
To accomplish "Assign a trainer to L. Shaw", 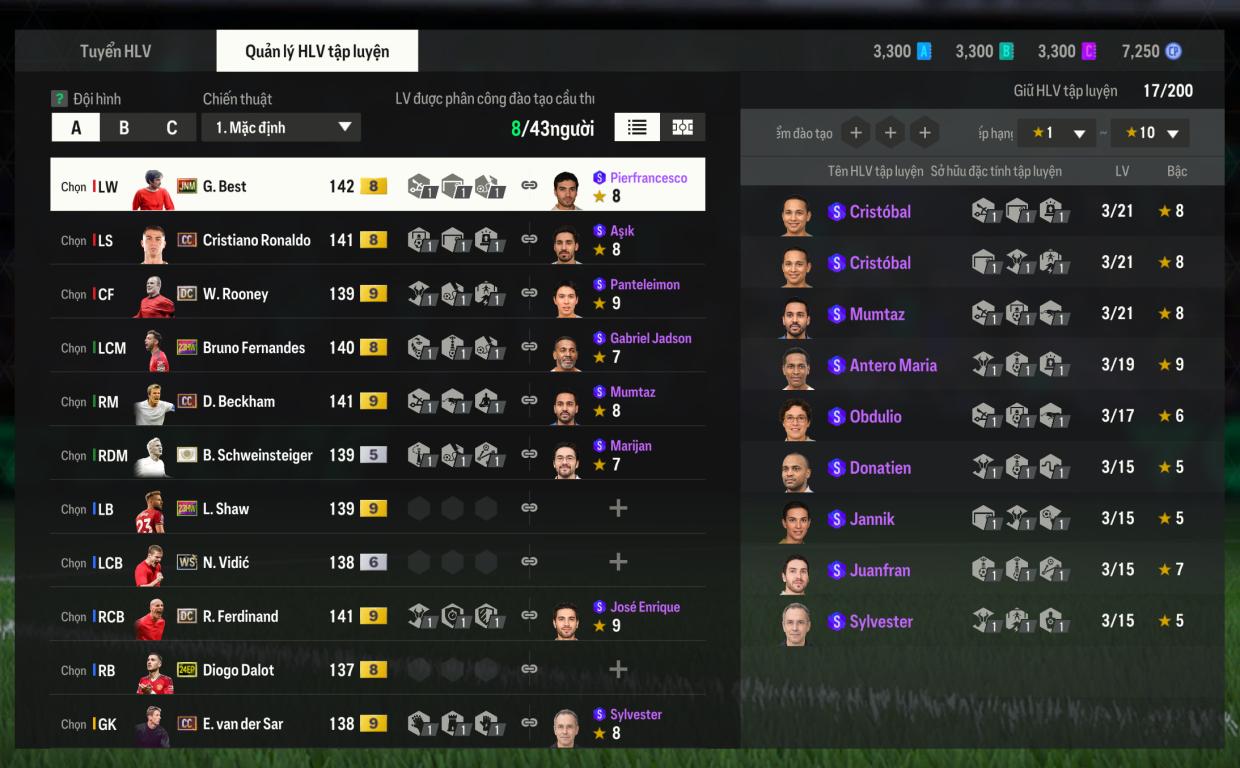I will (618, 508).
